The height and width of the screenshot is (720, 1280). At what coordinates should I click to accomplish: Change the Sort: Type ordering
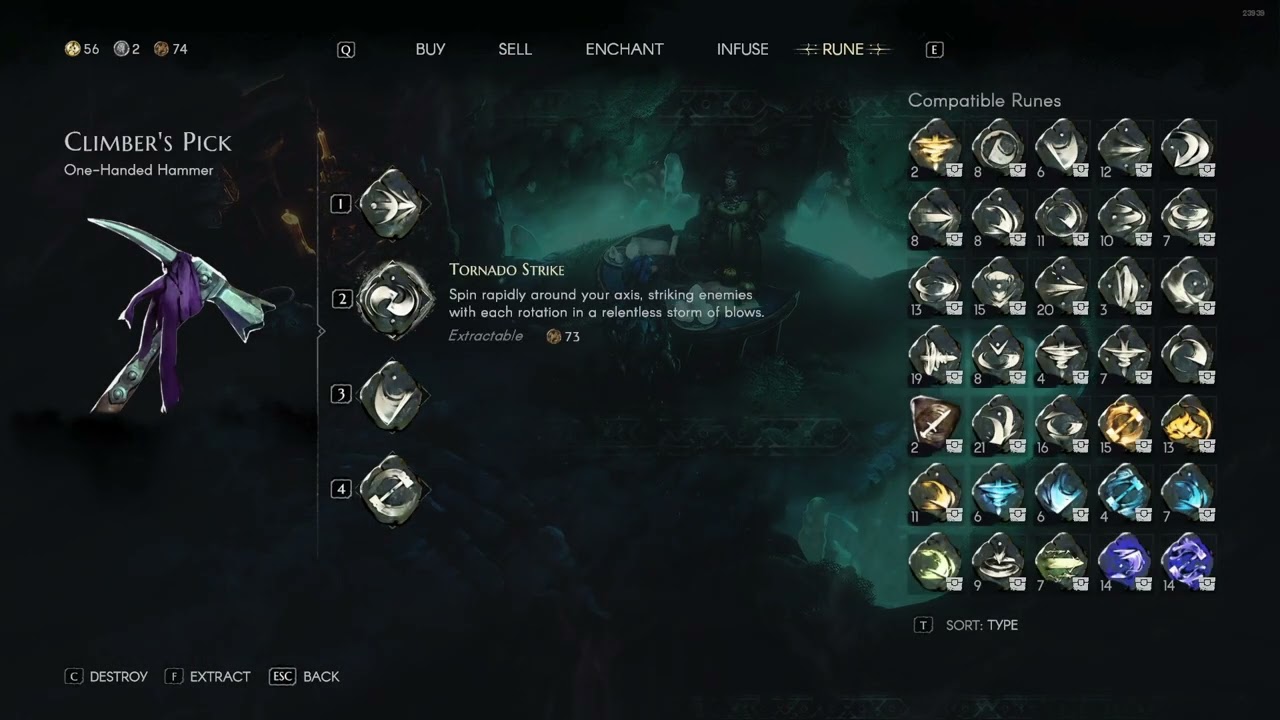[967, 625]
